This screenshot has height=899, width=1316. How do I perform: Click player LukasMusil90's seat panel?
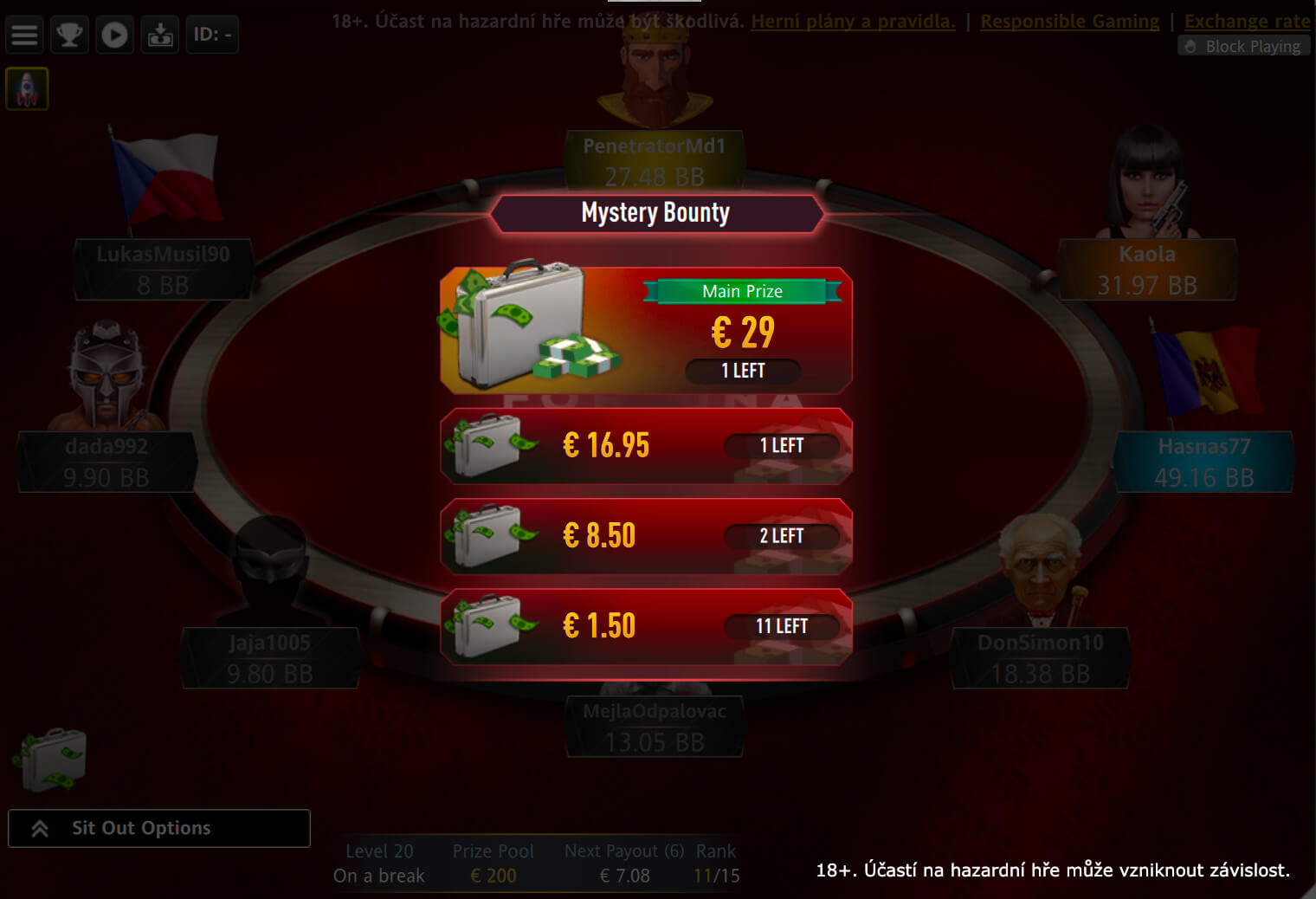163,269
